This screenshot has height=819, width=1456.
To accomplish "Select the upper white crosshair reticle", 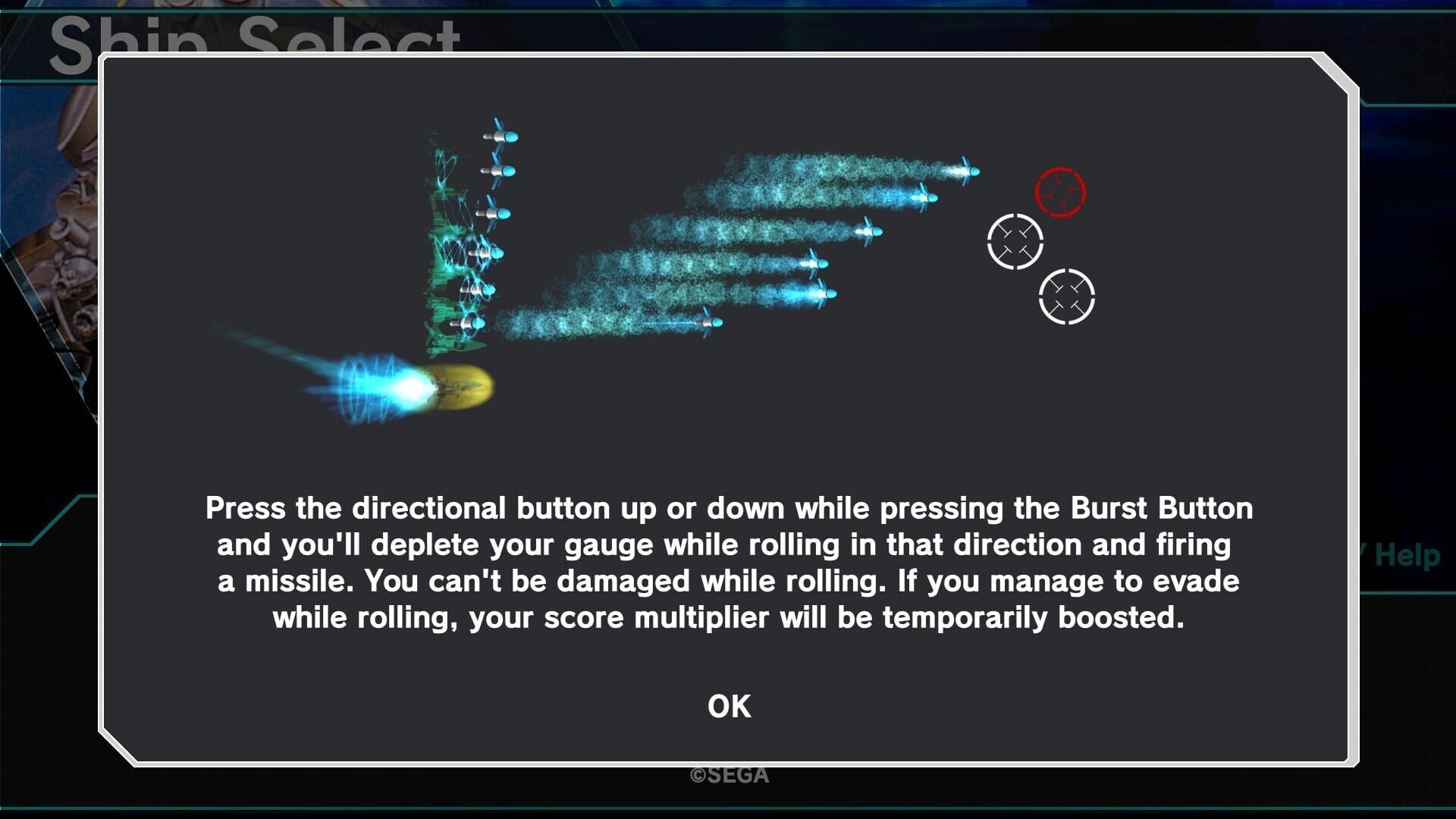I will coord(1016,243).
